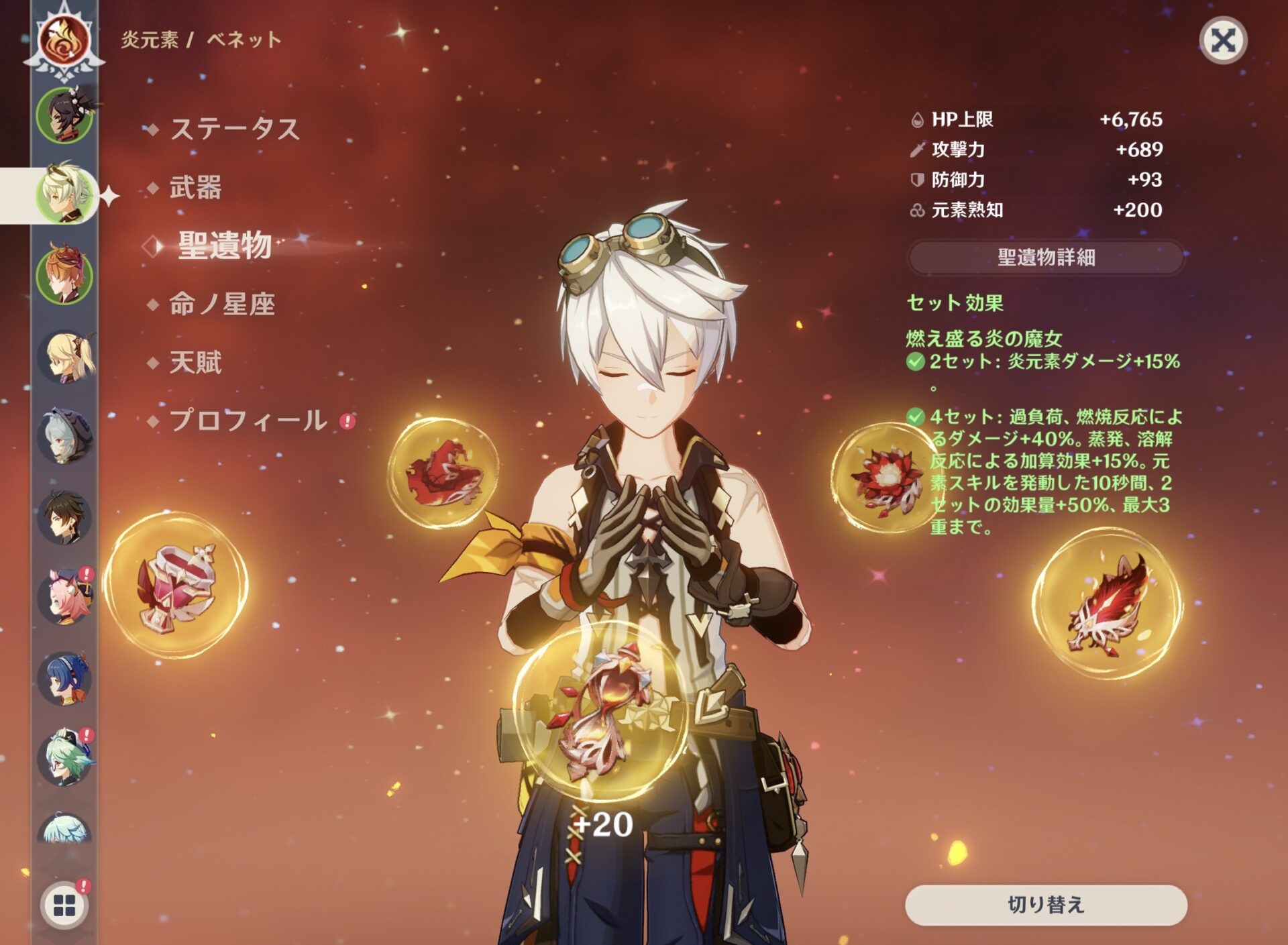Choose the green-haired character with glasses
Viewport: 1288px width, 945px height.
coord(64,758)
